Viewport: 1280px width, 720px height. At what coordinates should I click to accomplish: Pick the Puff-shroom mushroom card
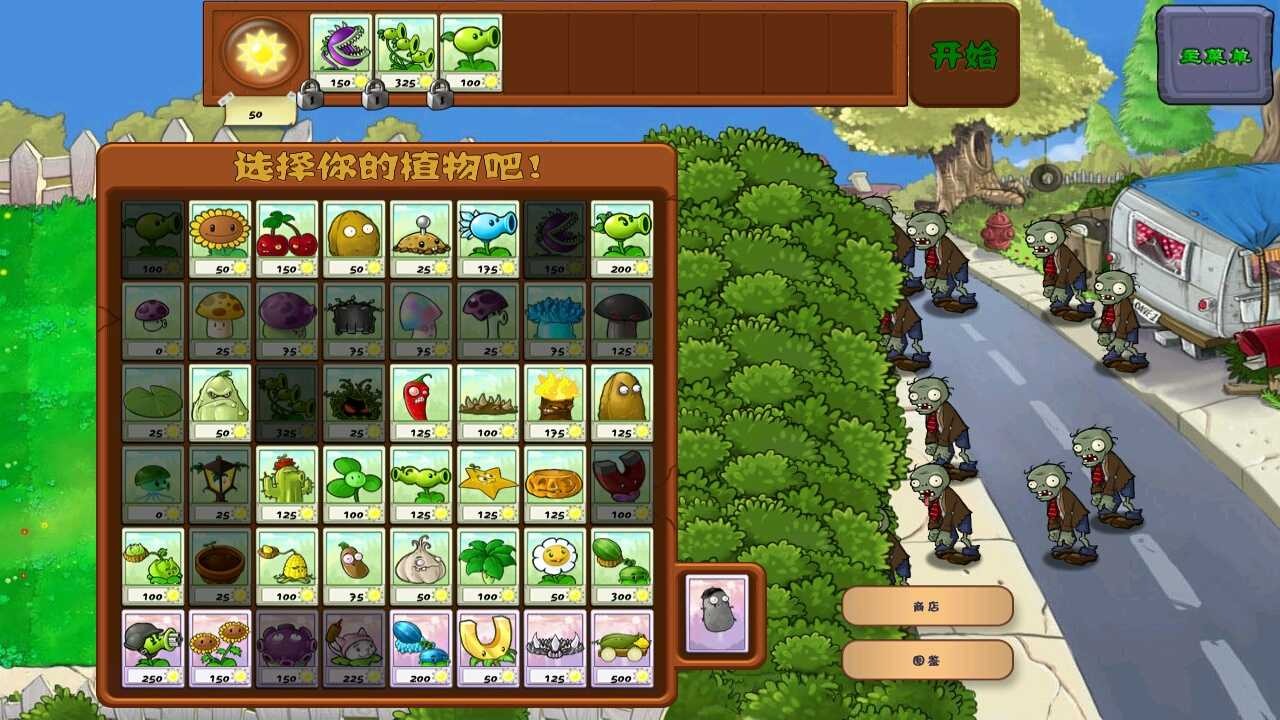(x=150, y=320)
